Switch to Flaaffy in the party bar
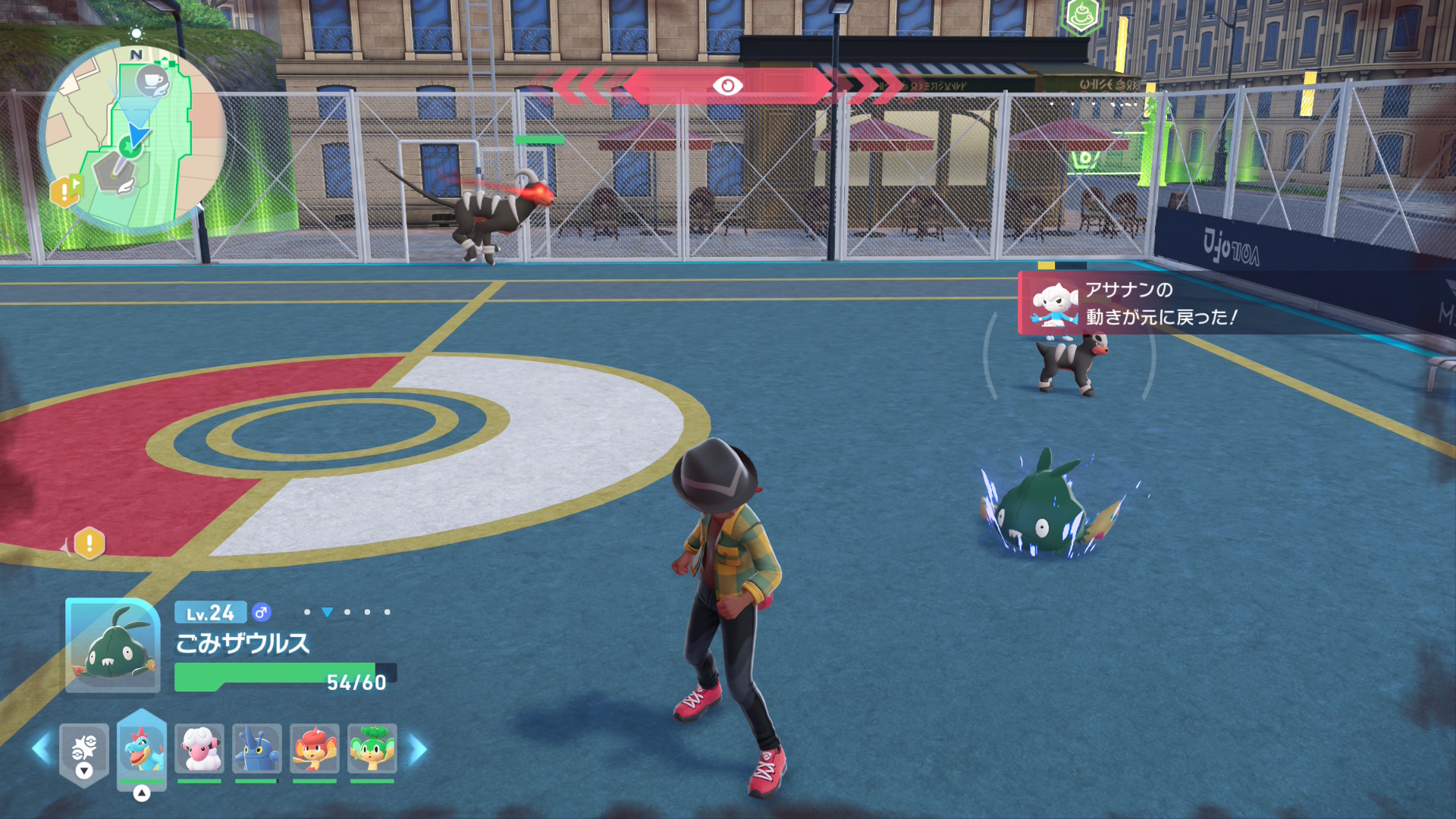 [199, 748]
